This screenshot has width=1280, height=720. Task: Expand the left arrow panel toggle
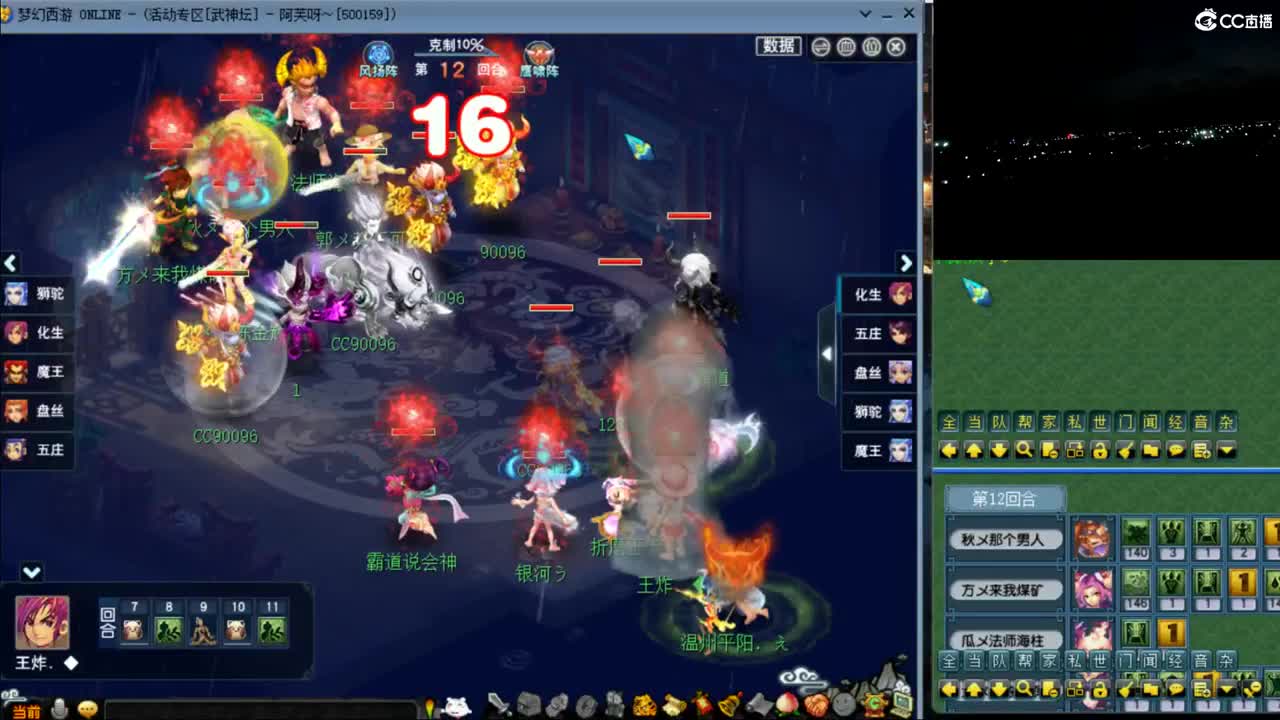click(11, 263)
